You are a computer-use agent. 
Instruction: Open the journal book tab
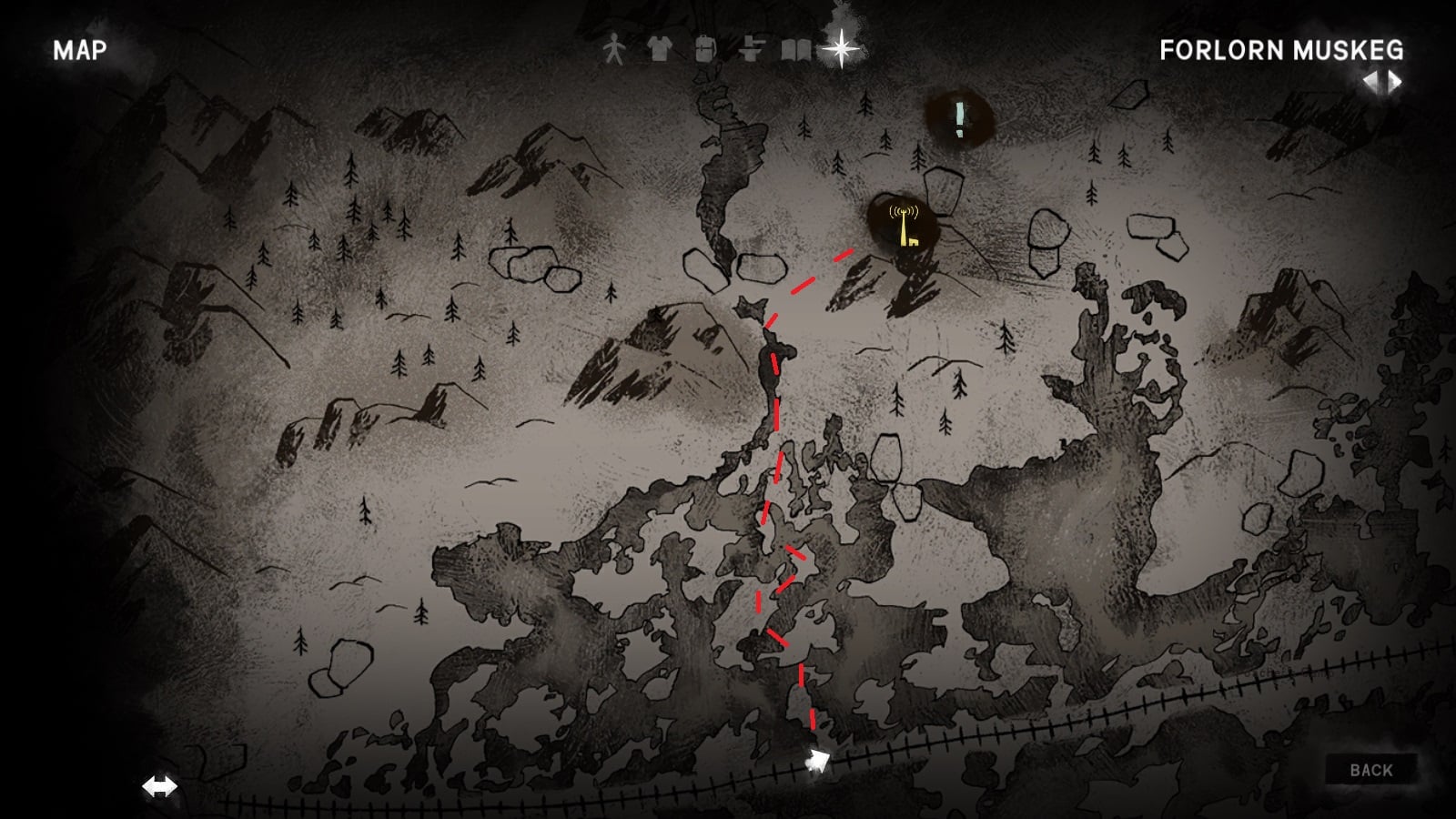[x=796, y=48]
